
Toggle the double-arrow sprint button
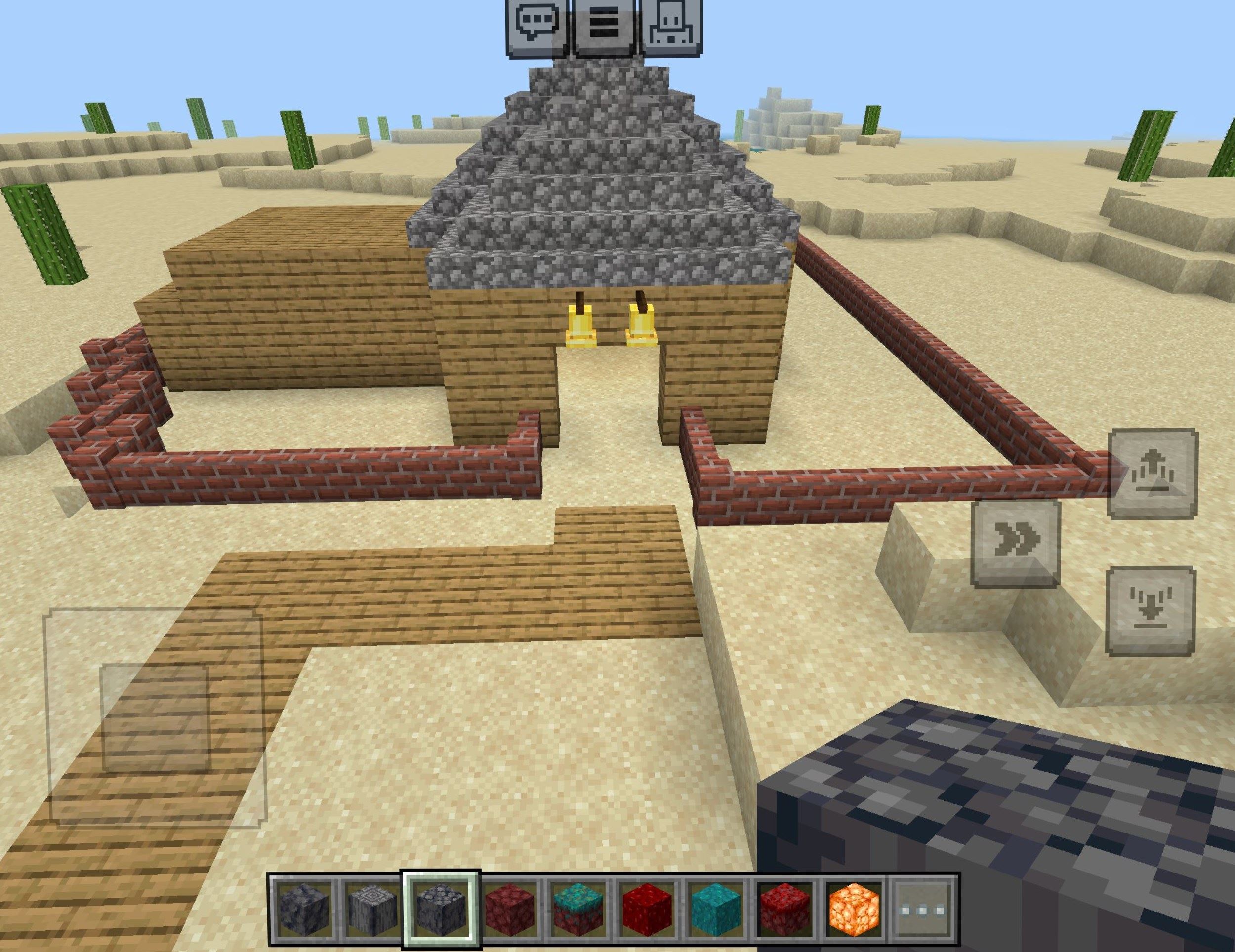coord(1016,543)
